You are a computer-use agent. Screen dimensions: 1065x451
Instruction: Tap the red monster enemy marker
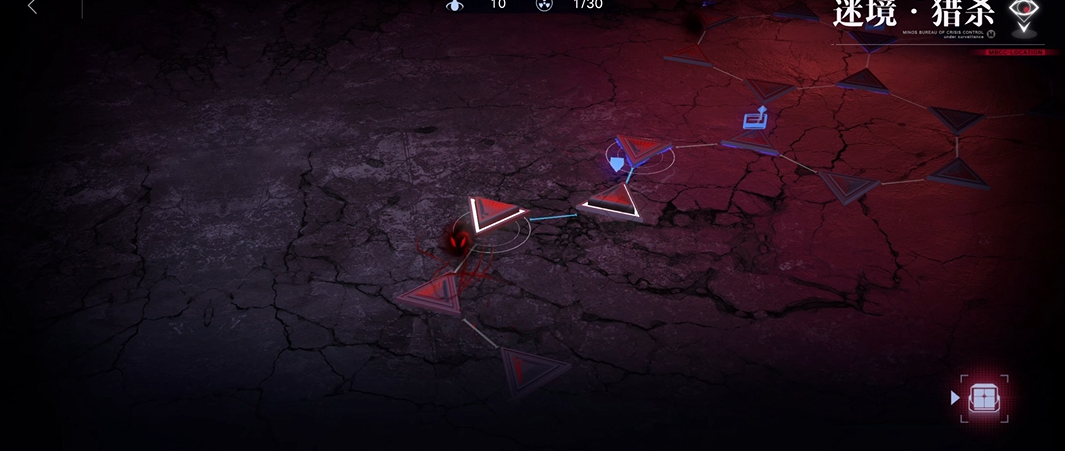pos(457,242)
